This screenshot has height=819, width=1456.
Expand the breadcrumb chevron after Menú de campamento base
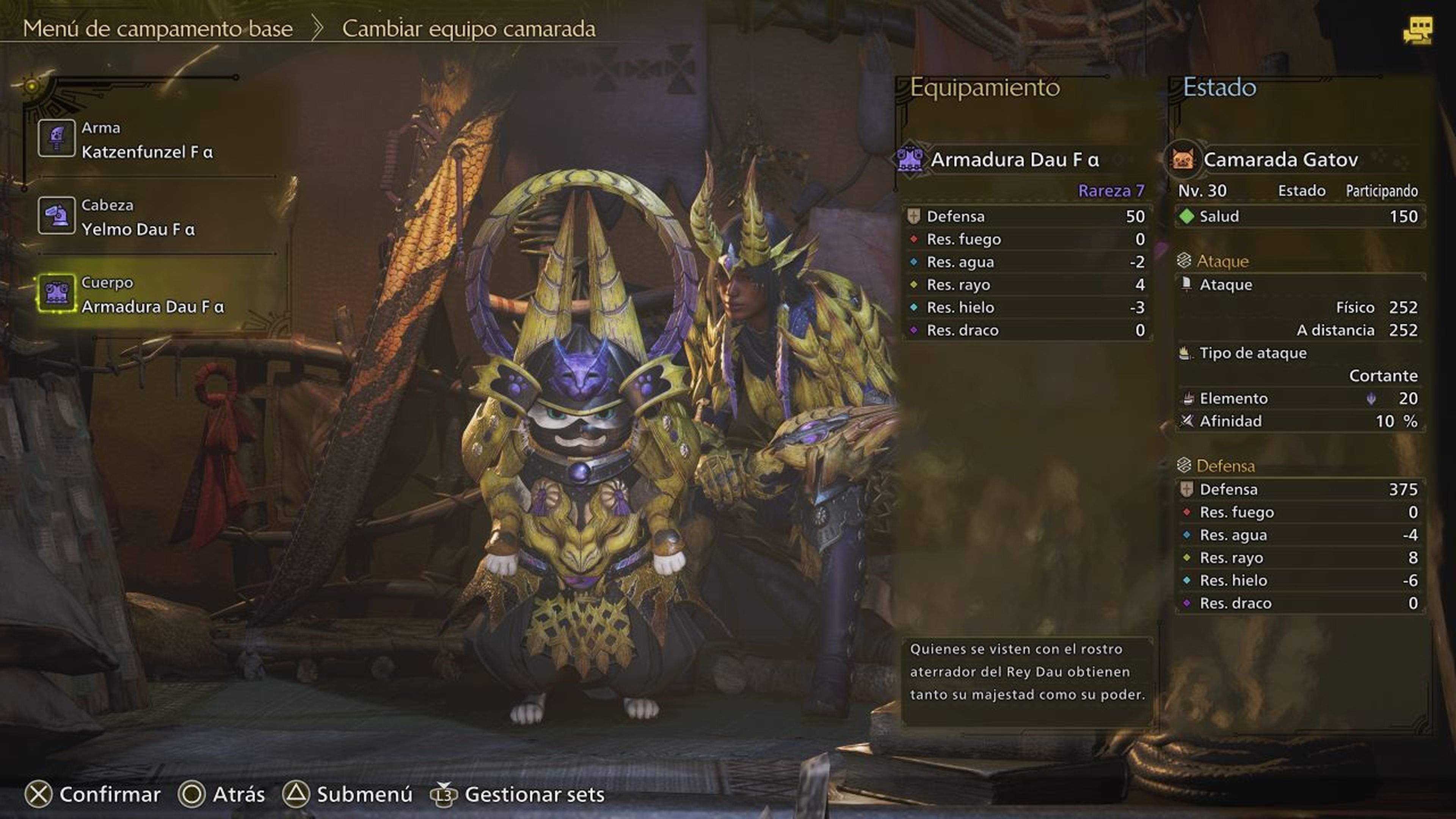[317, 28]
